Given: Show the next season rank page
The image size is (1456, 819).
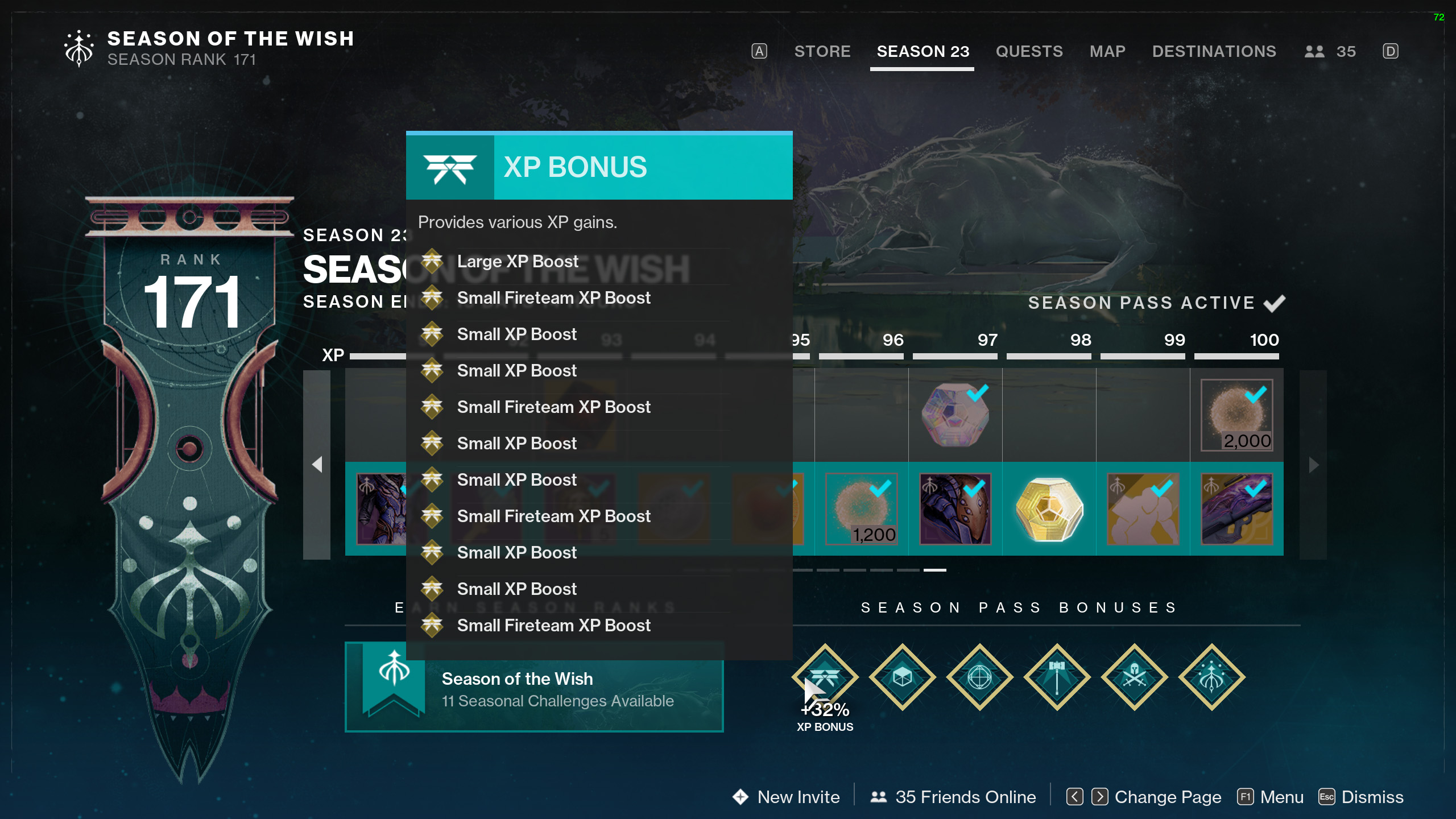Looking at the screenshot, I should [x=1313, y=465].
